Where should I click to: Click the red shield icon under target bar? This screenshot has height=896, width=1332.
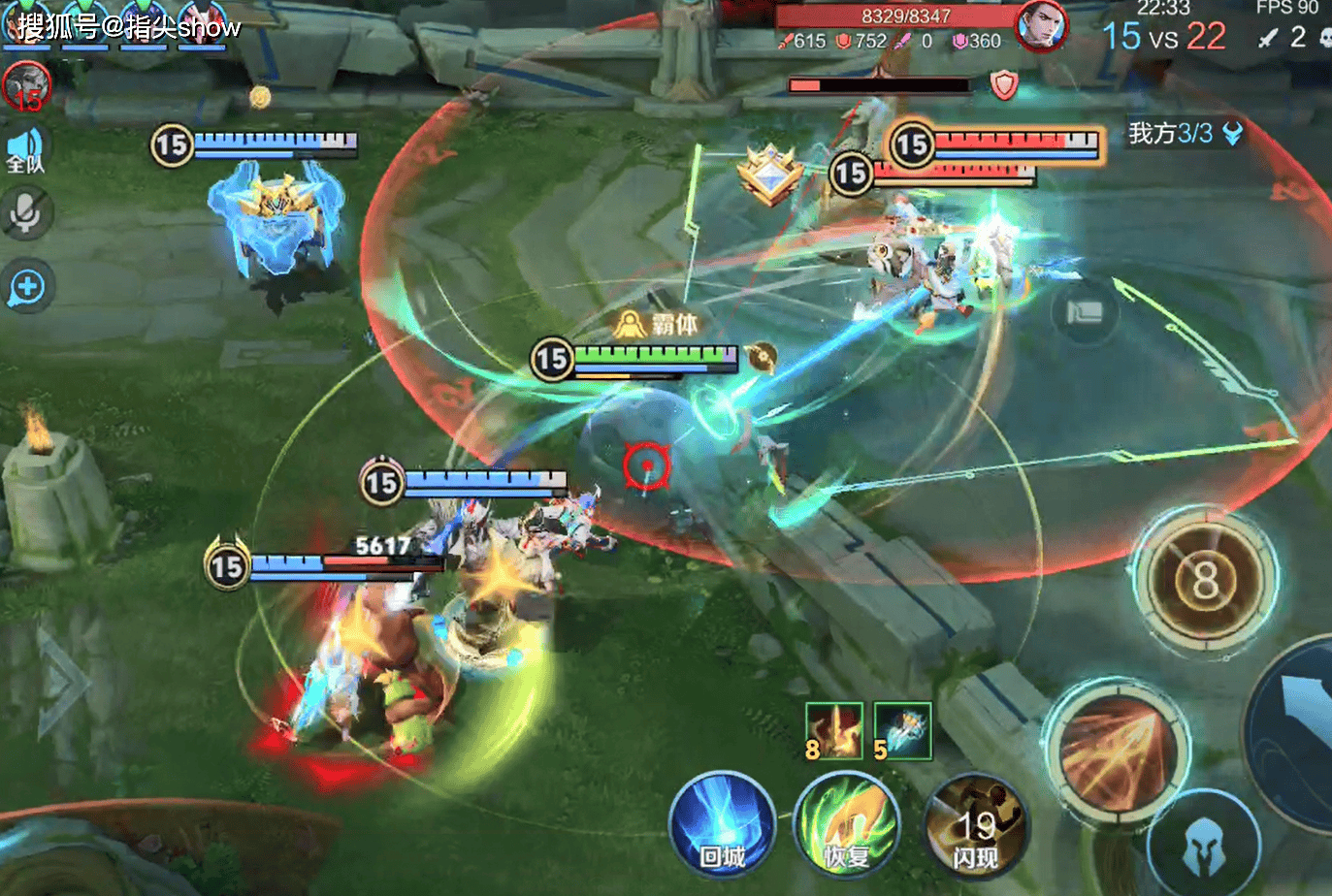[1004, 85]
